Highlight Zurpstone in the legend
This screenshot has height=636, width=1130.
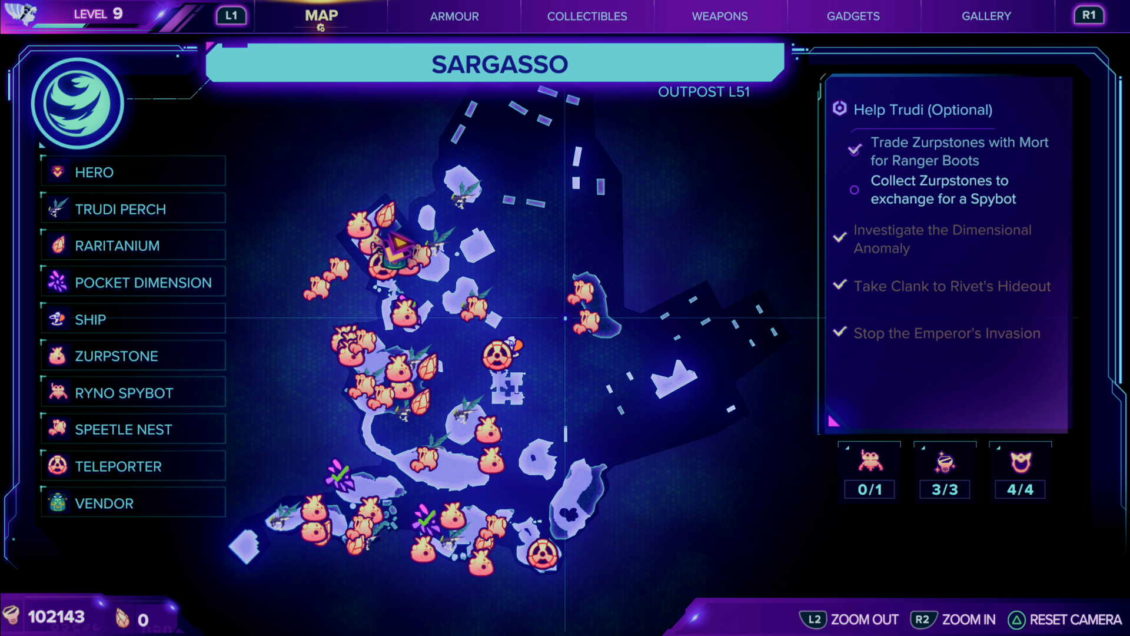(134, 356)
